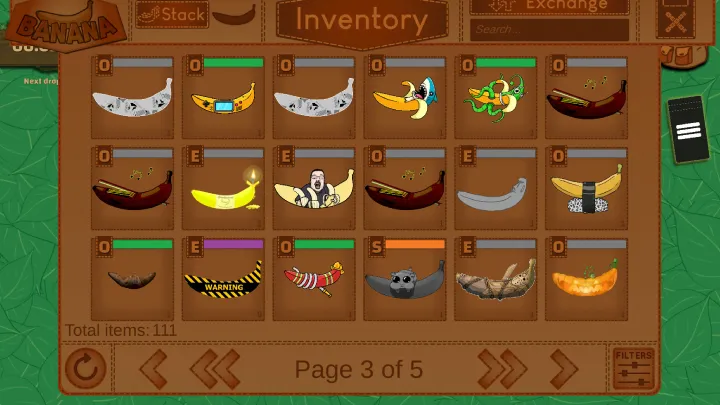Choose the WARNING tape banana
The image size is (720, 405).
(x=223, y=281)
